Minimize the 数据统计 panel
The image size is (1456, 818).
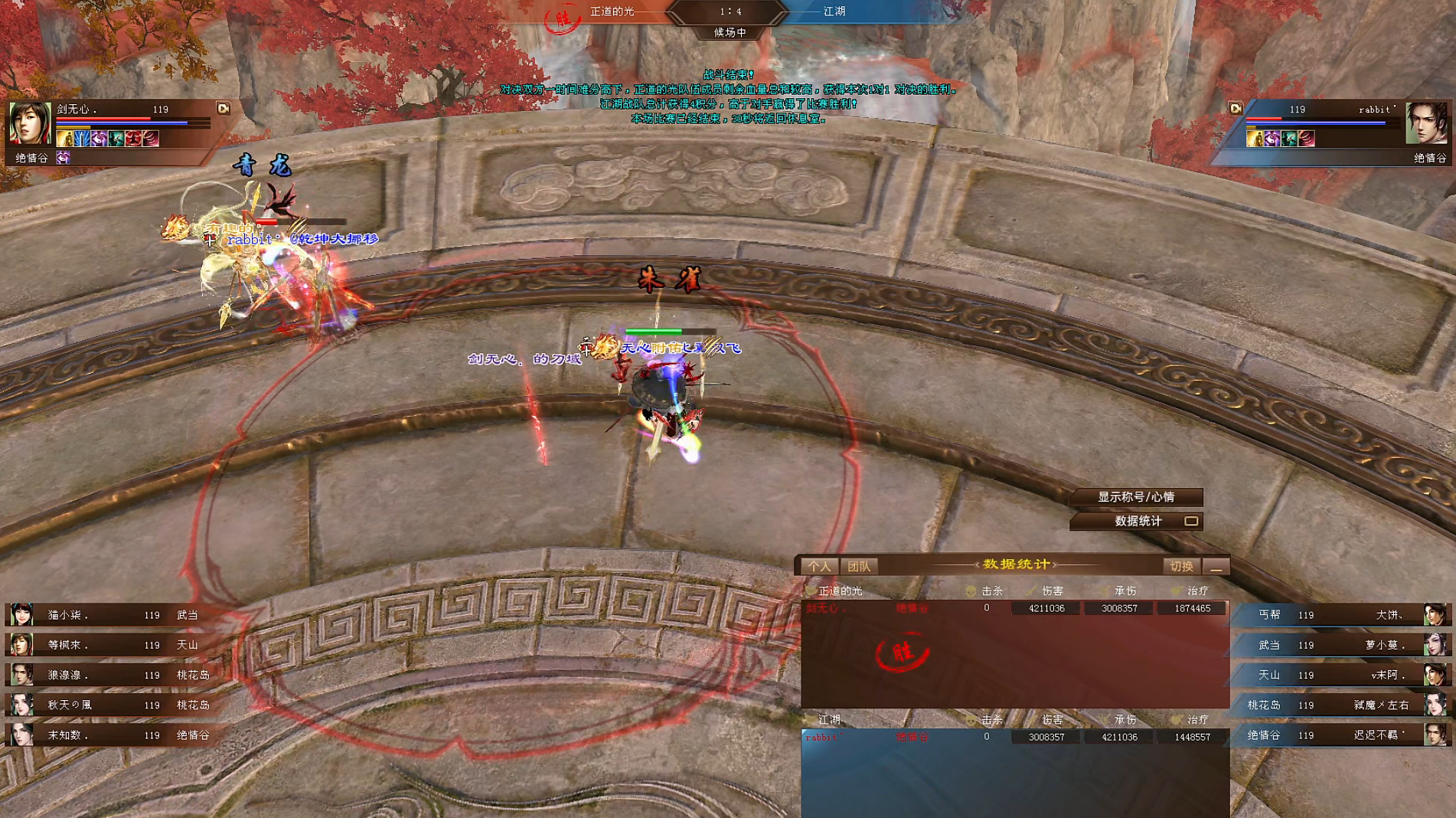coord(1216,567)
